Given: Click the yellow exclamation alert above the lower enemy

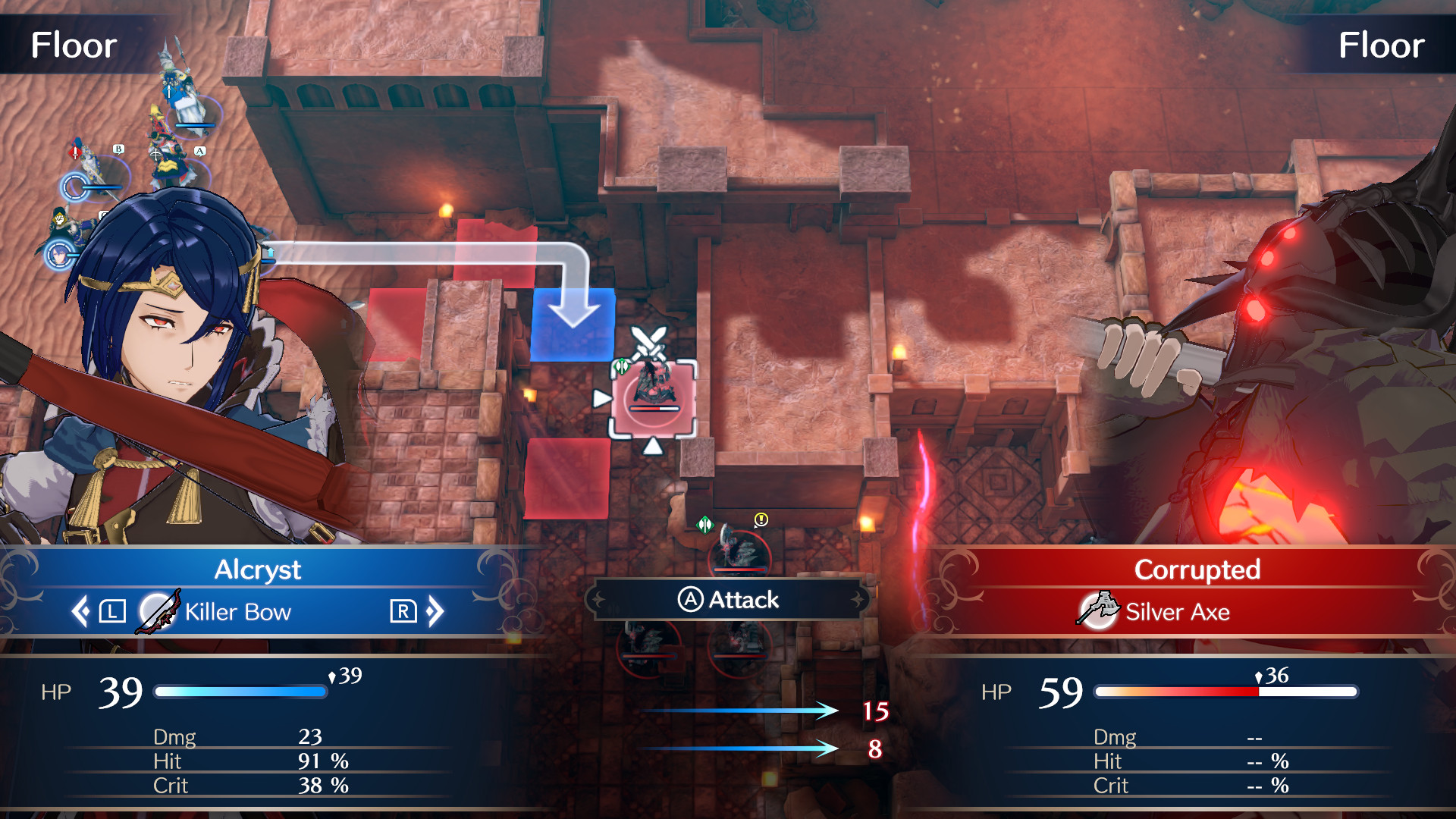Looking at the screenshot, I should [761, 519].
